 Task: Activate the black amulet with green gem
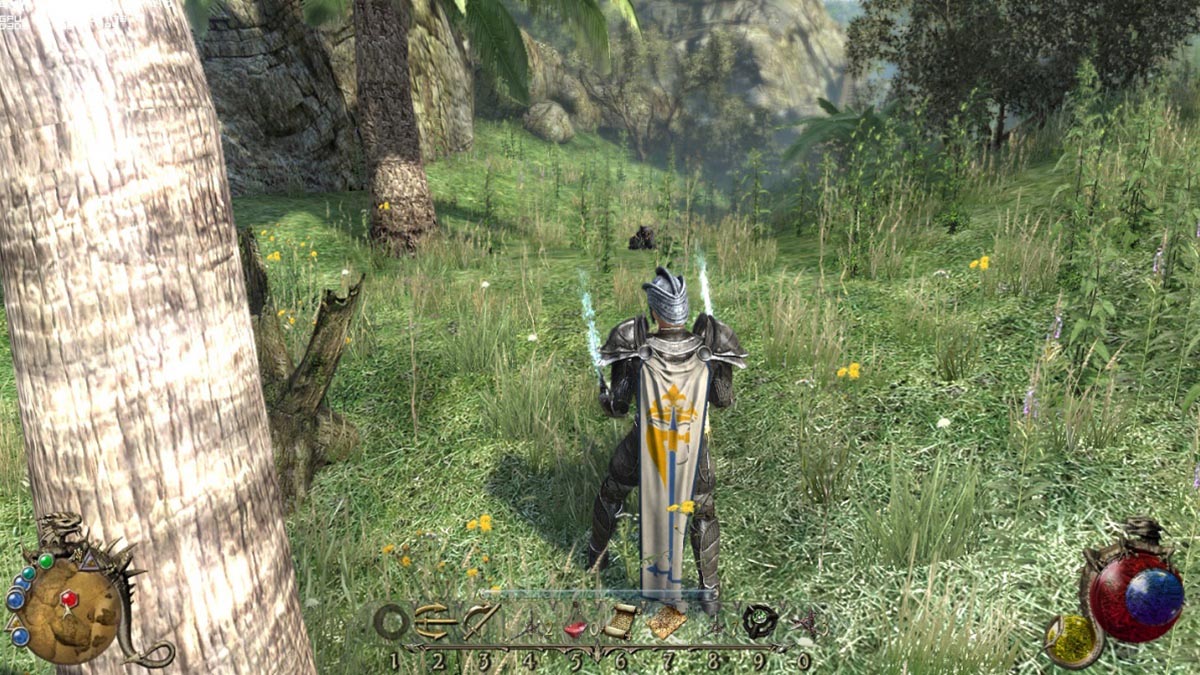[x=760, y=622]
